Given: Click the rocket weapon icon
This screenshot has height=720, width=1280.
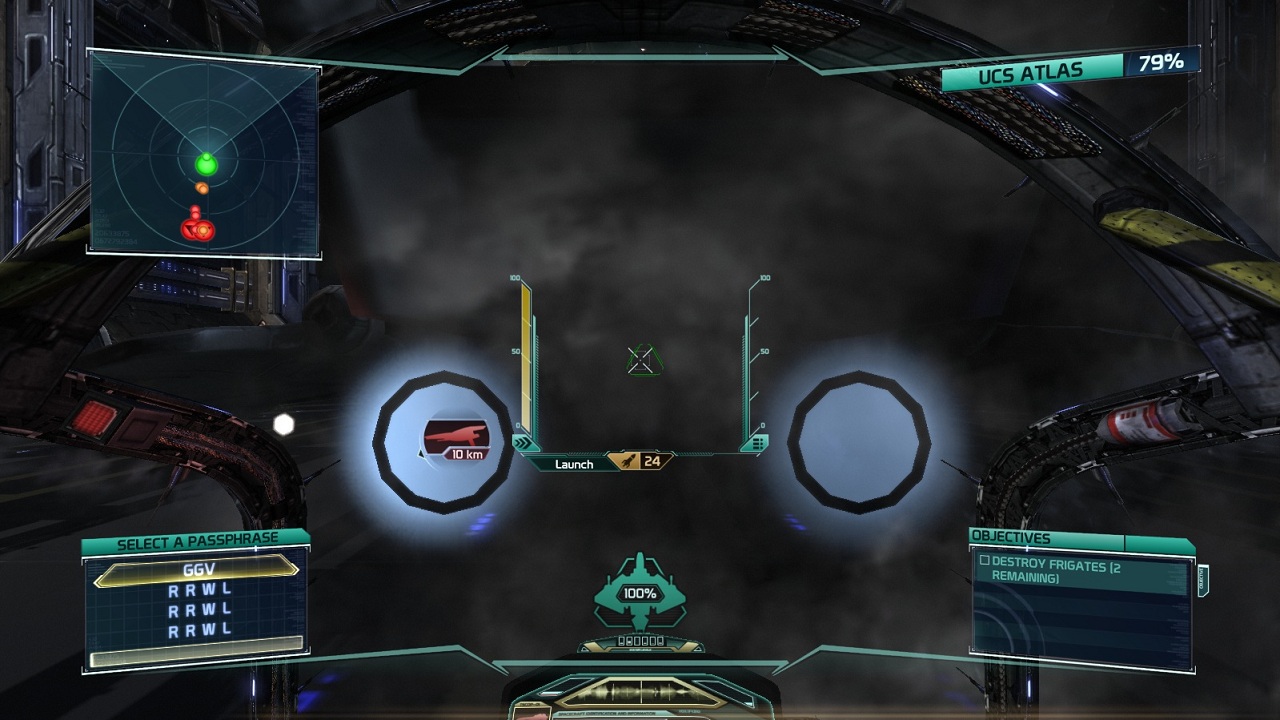Looking at the screenshot, I should pos(628,461).
